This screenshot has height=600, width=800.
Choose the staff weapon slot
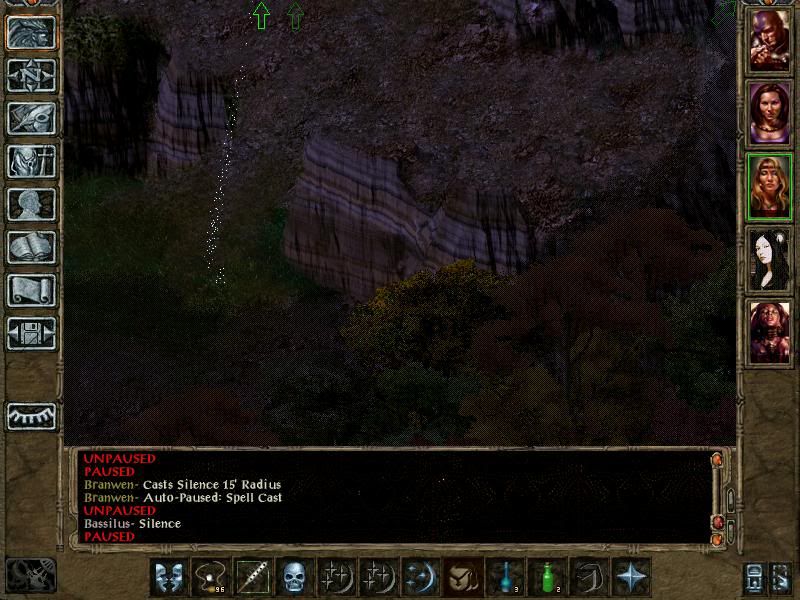252,577
